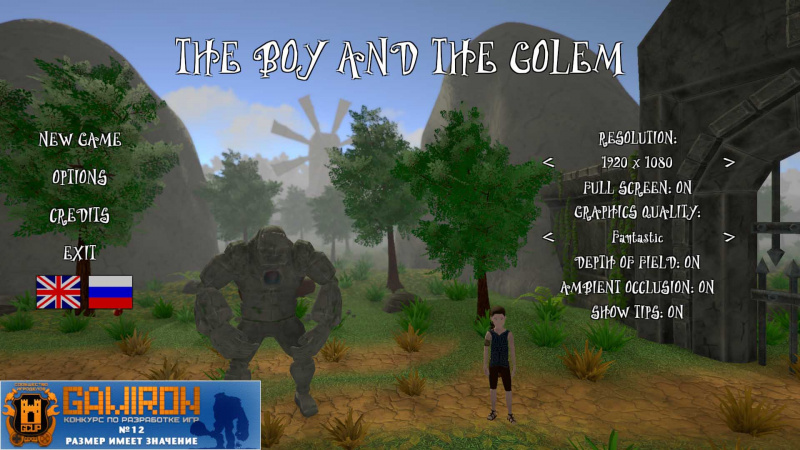Start a New Game
The width and height of the screenshot is (800, 450).
(x=80, y=140)
